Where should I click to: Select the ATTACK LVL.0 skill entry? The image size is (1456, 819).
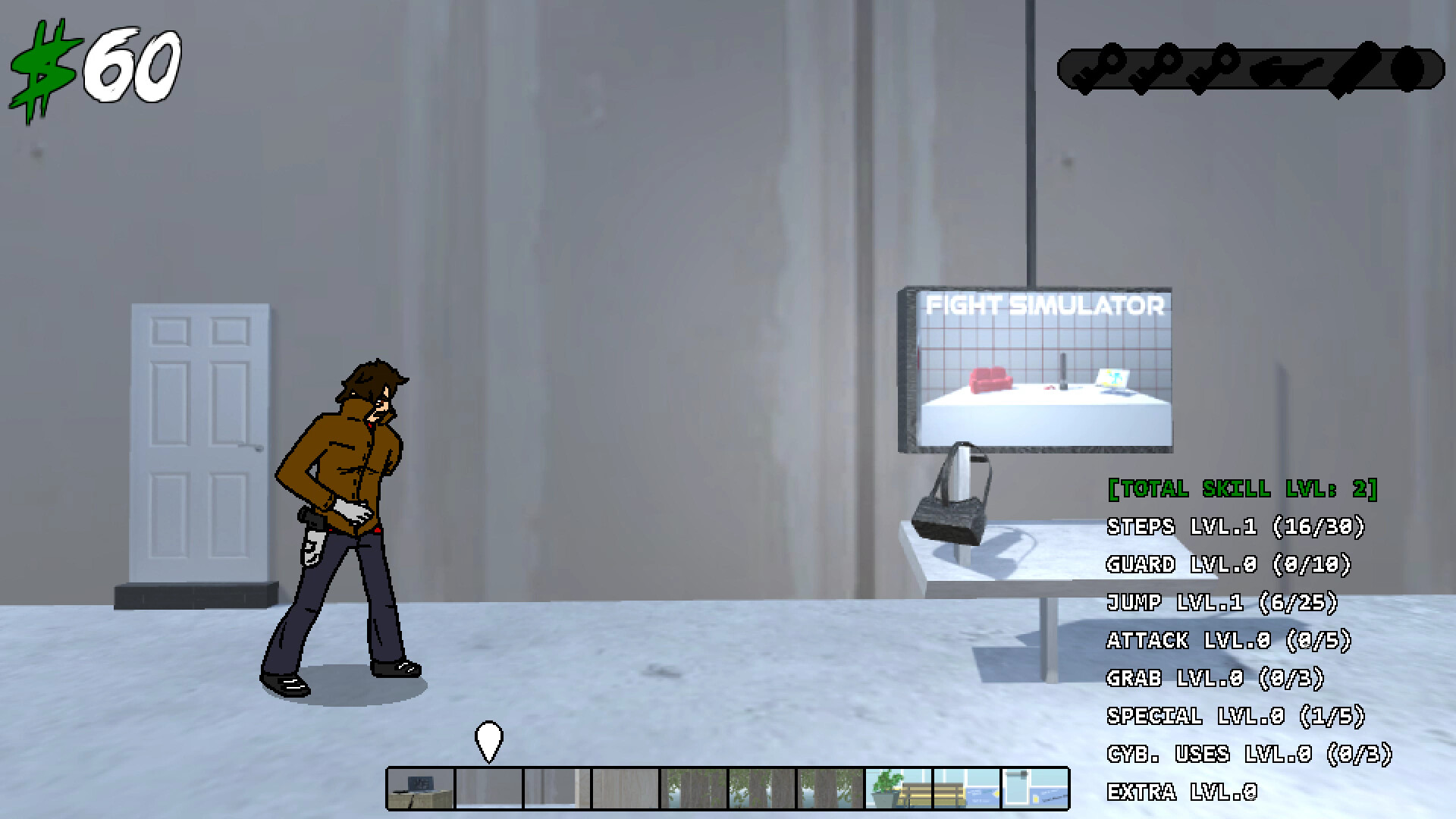[1230, 641]
